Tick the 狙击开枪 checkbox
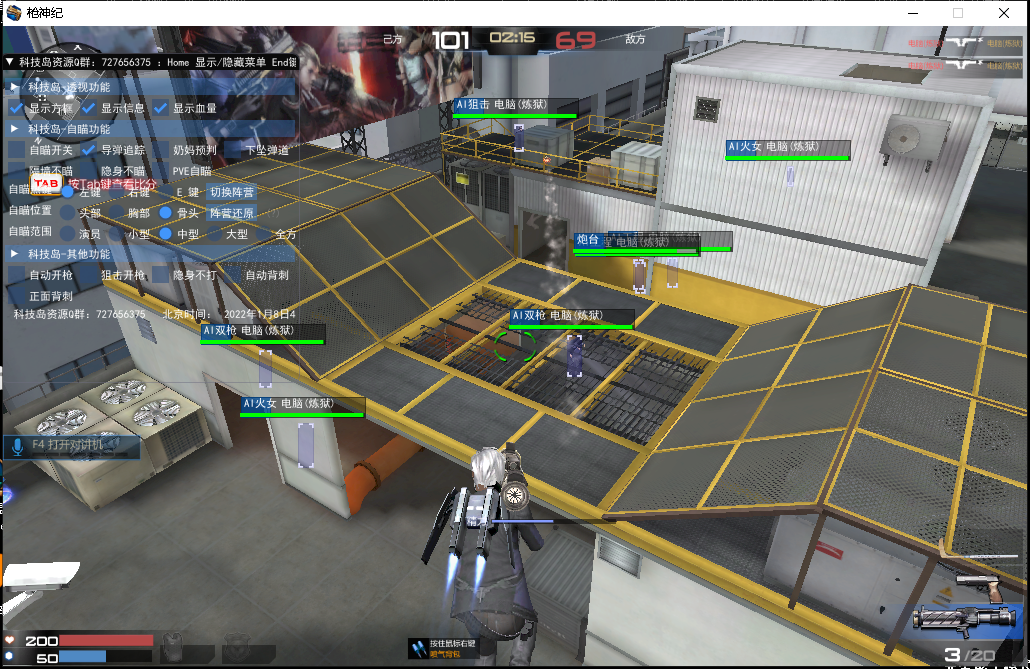Image resolution: width=1030 pixels, height=669 pixels. click(x=89, y=275)
